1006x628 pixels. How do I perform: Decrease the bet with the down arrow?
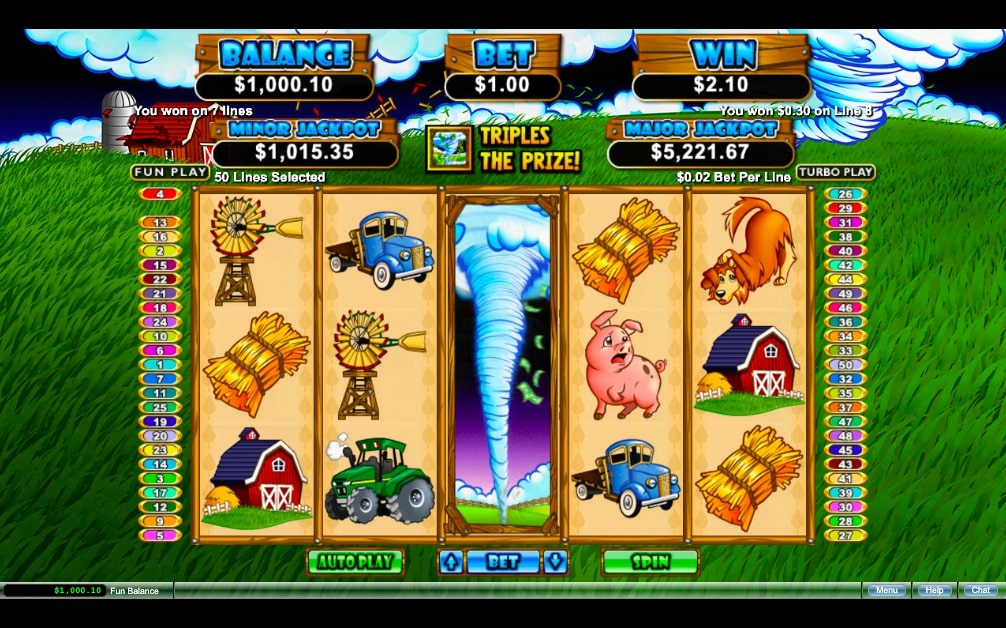tap(555, 562)
